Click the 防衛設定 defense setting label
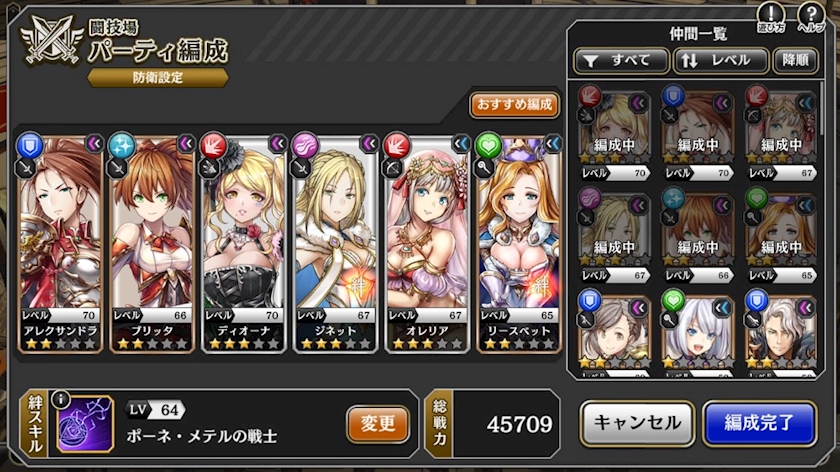The height and width of the screenshot is (472, 840). point(158,77)
